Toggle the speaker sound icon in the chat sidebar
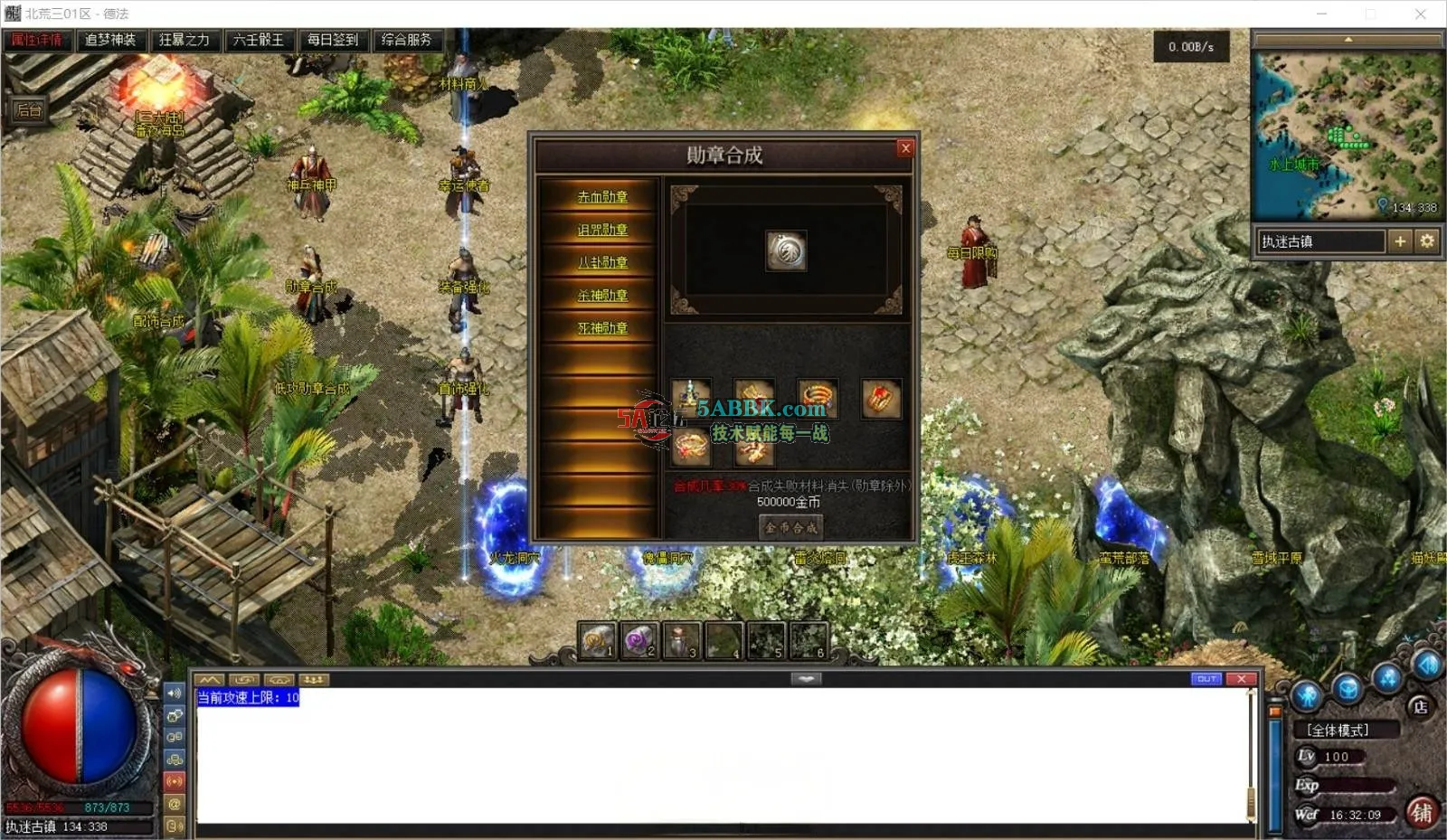Image resolution: width=1447 pixels, height=840 pixels. click(x=175, y=694)
